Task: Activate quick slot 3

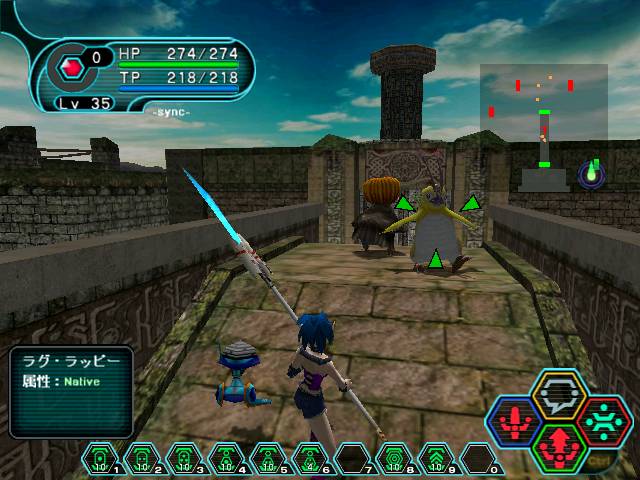Action: 184,459
